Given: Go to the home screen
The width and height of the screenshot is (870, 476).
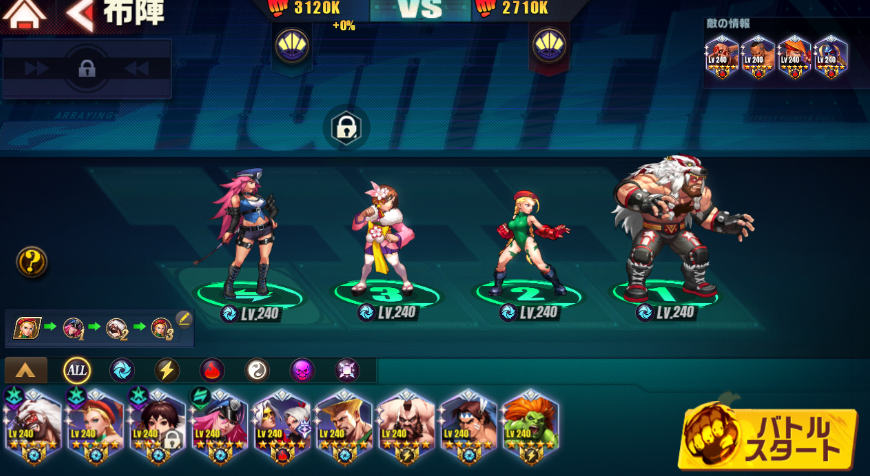Looking at the screenshot, I should 25,15.
